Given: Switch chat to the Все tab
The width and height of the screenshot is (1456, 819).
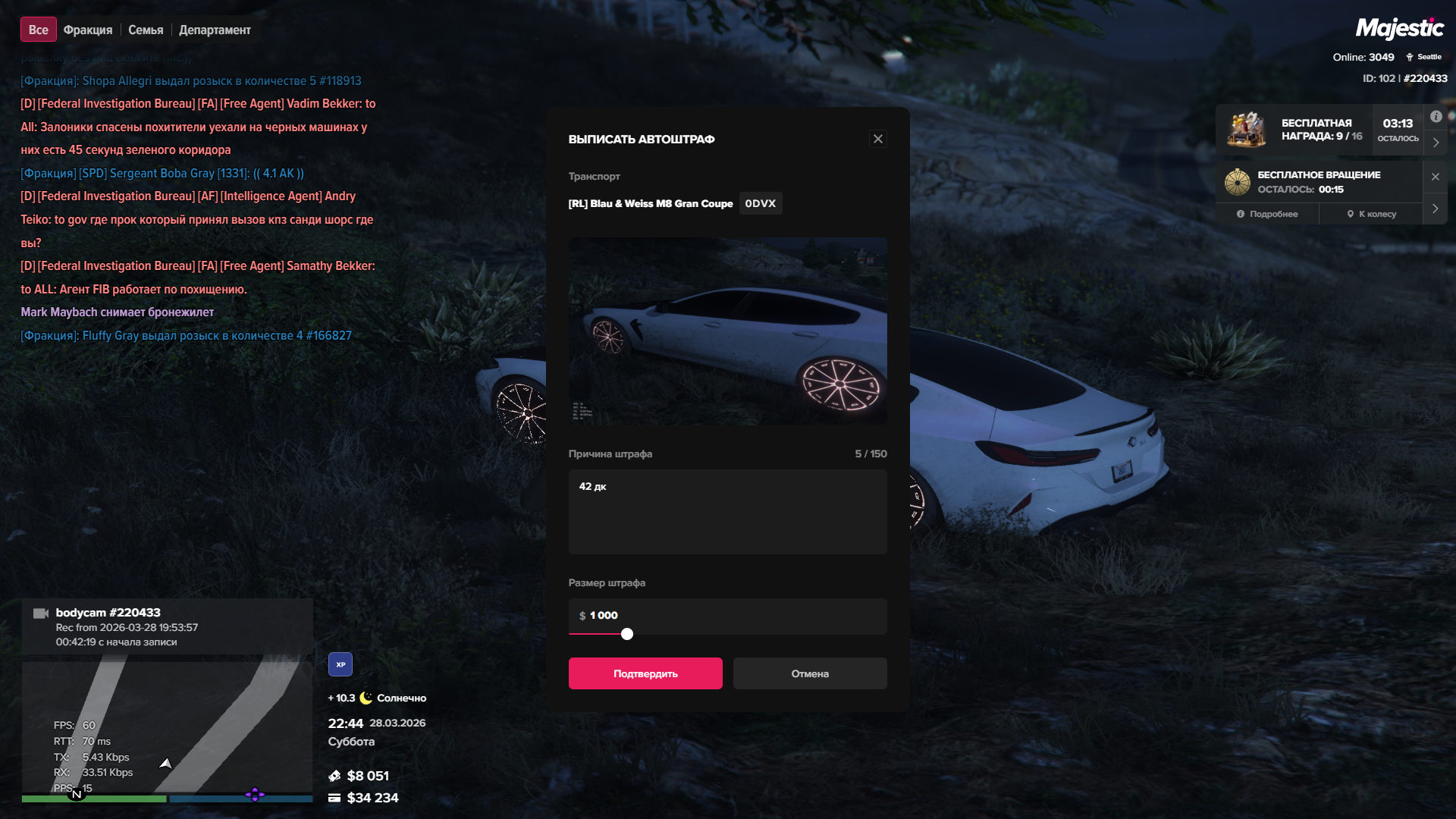Looking at the screenshot, I should (x=38, y=30).
